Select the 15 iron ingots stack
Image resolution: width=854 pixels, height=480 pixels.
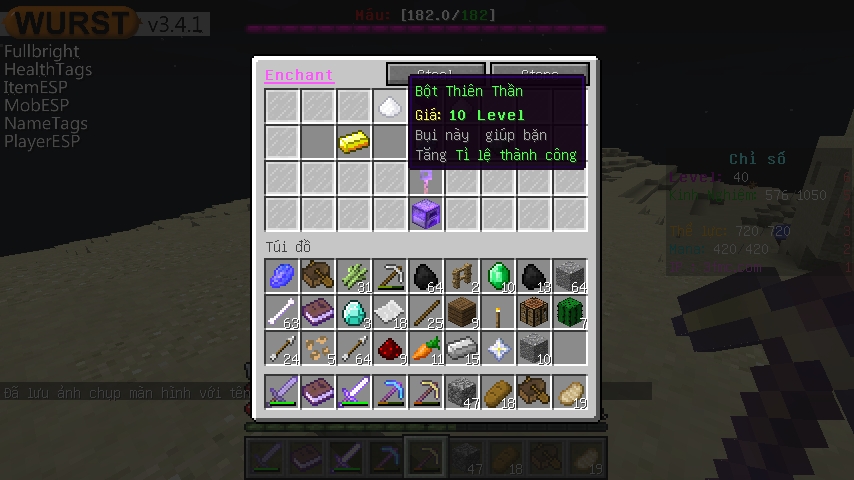click(462, 348)
